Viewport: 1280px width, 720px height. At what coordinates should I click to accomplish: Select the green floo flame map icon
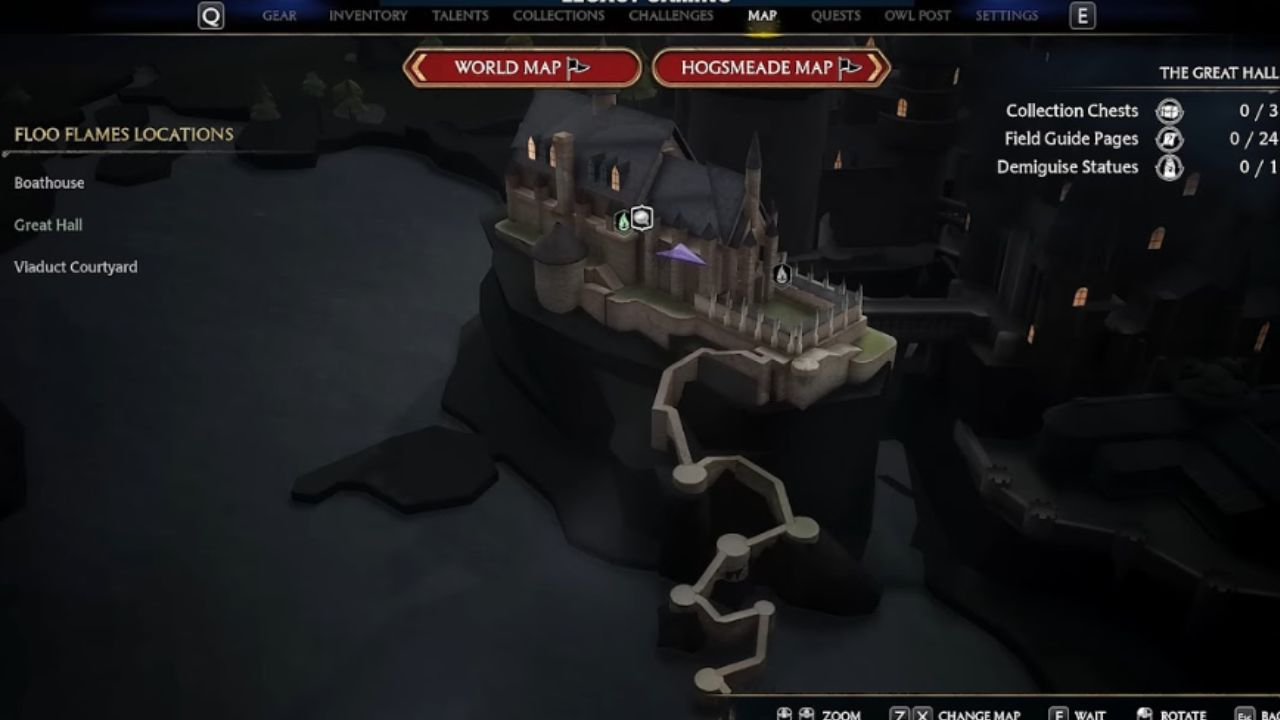coord(623,219)
